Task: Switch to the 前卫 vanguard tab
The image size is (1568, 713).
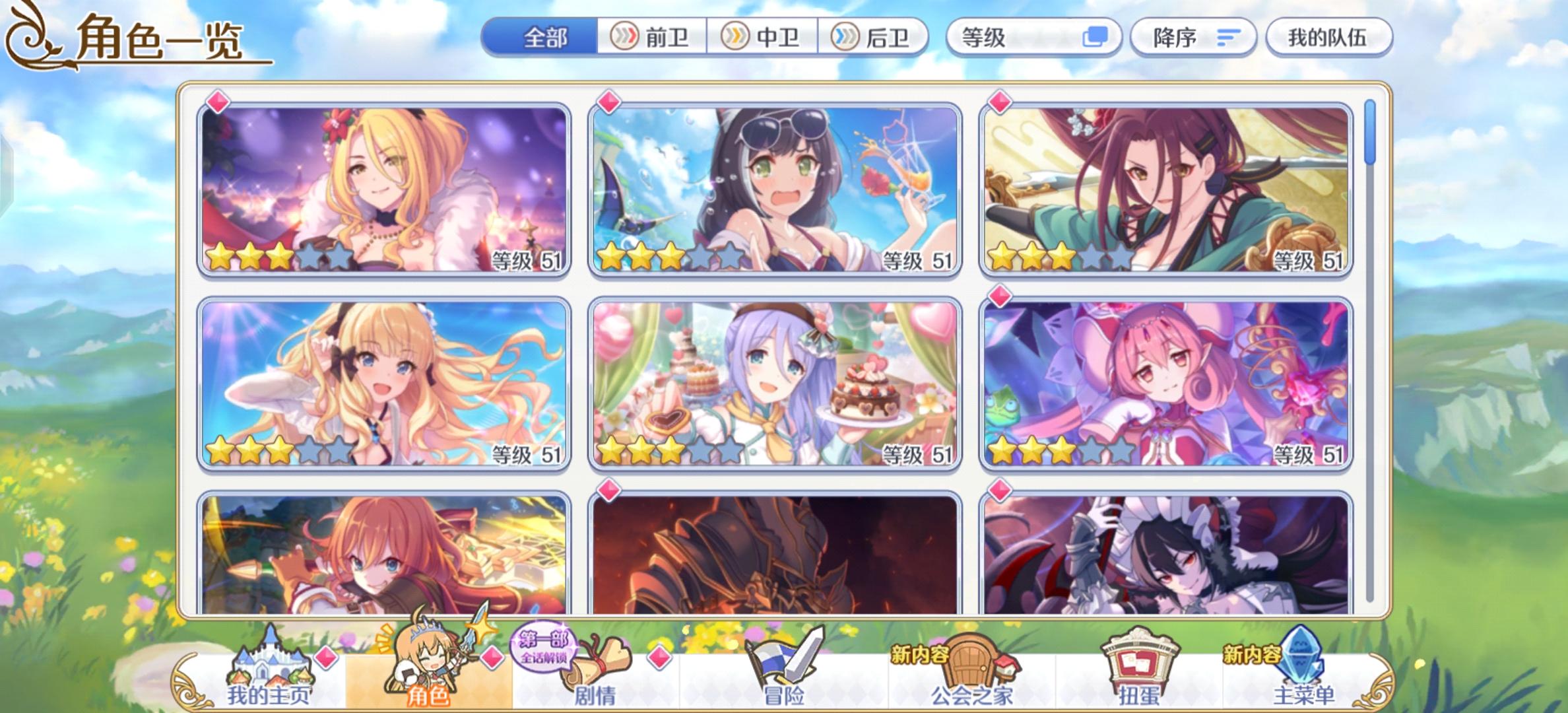Action: pyautogui.click(x=653, y=38)
